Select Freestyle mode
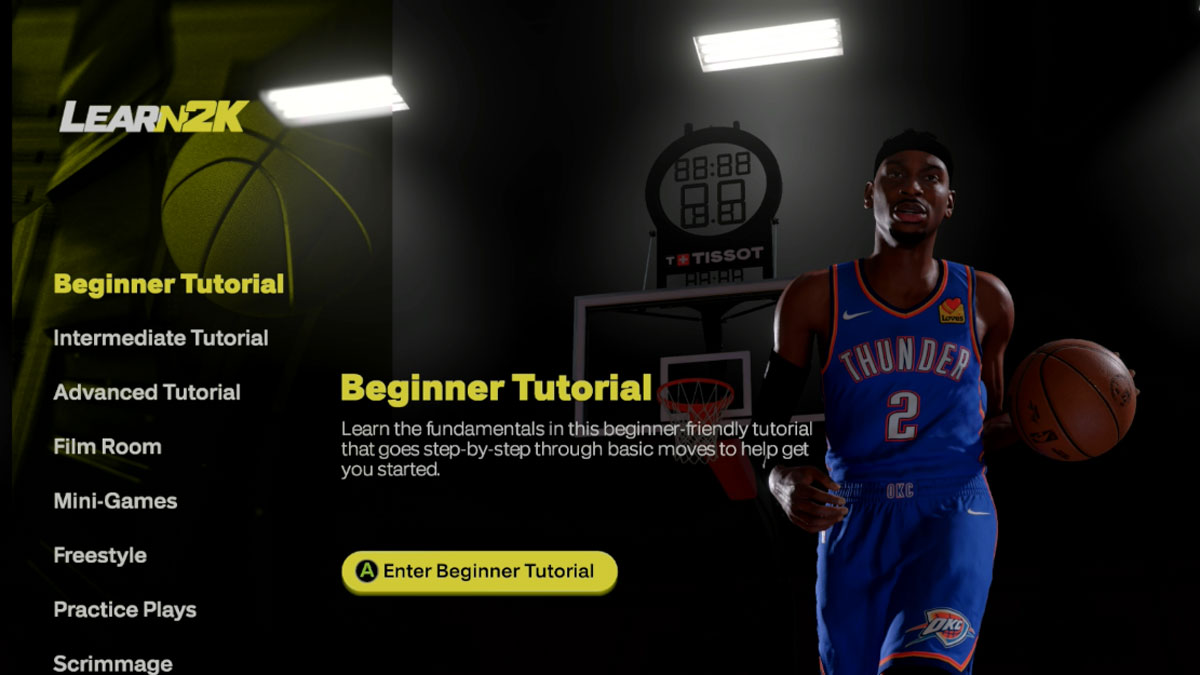Image resolution: width=1200 pixels, height=675 pixels. point(100,555)
